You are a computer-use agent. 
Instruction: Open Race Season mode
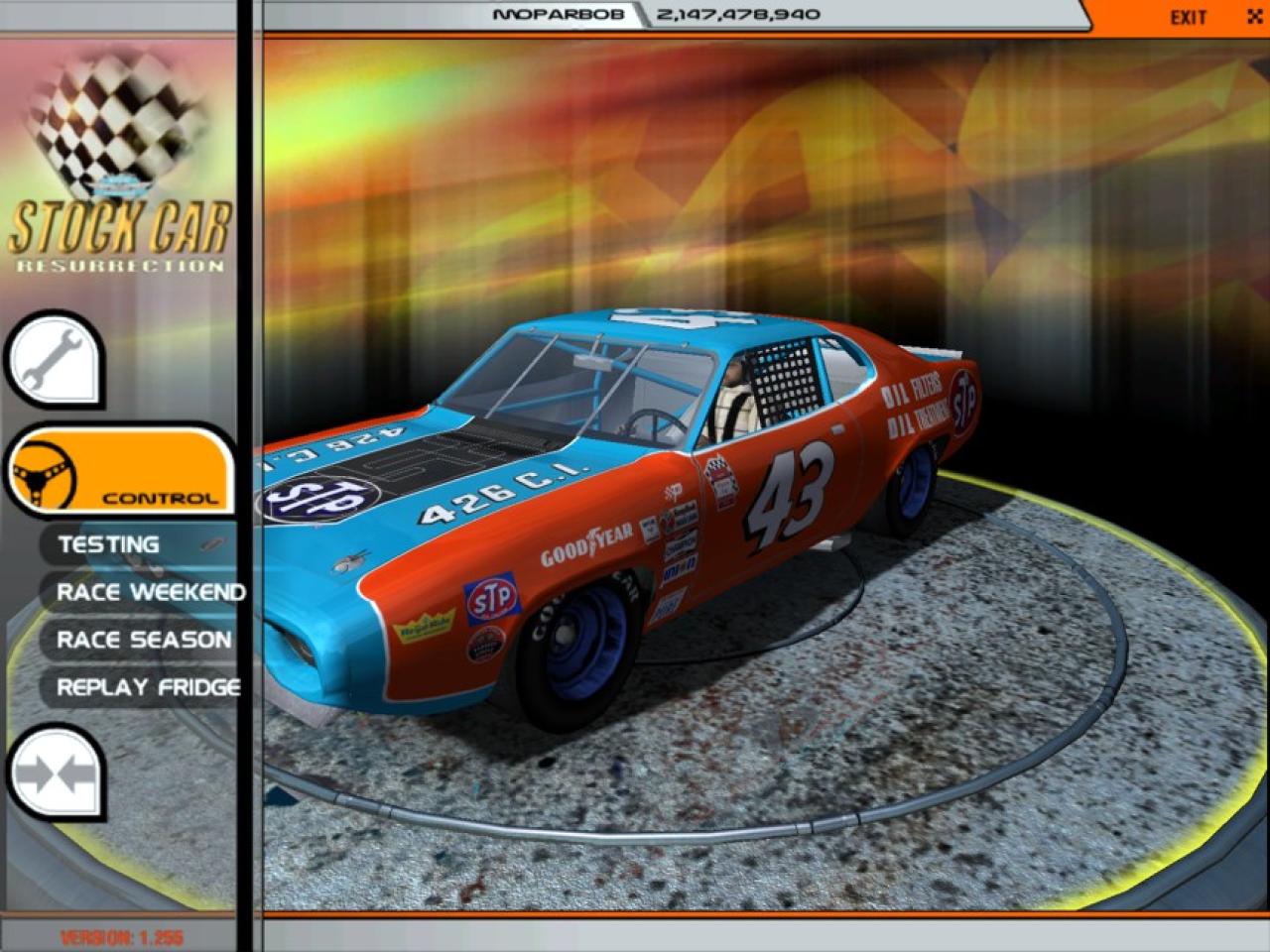(x=143, y=640)
